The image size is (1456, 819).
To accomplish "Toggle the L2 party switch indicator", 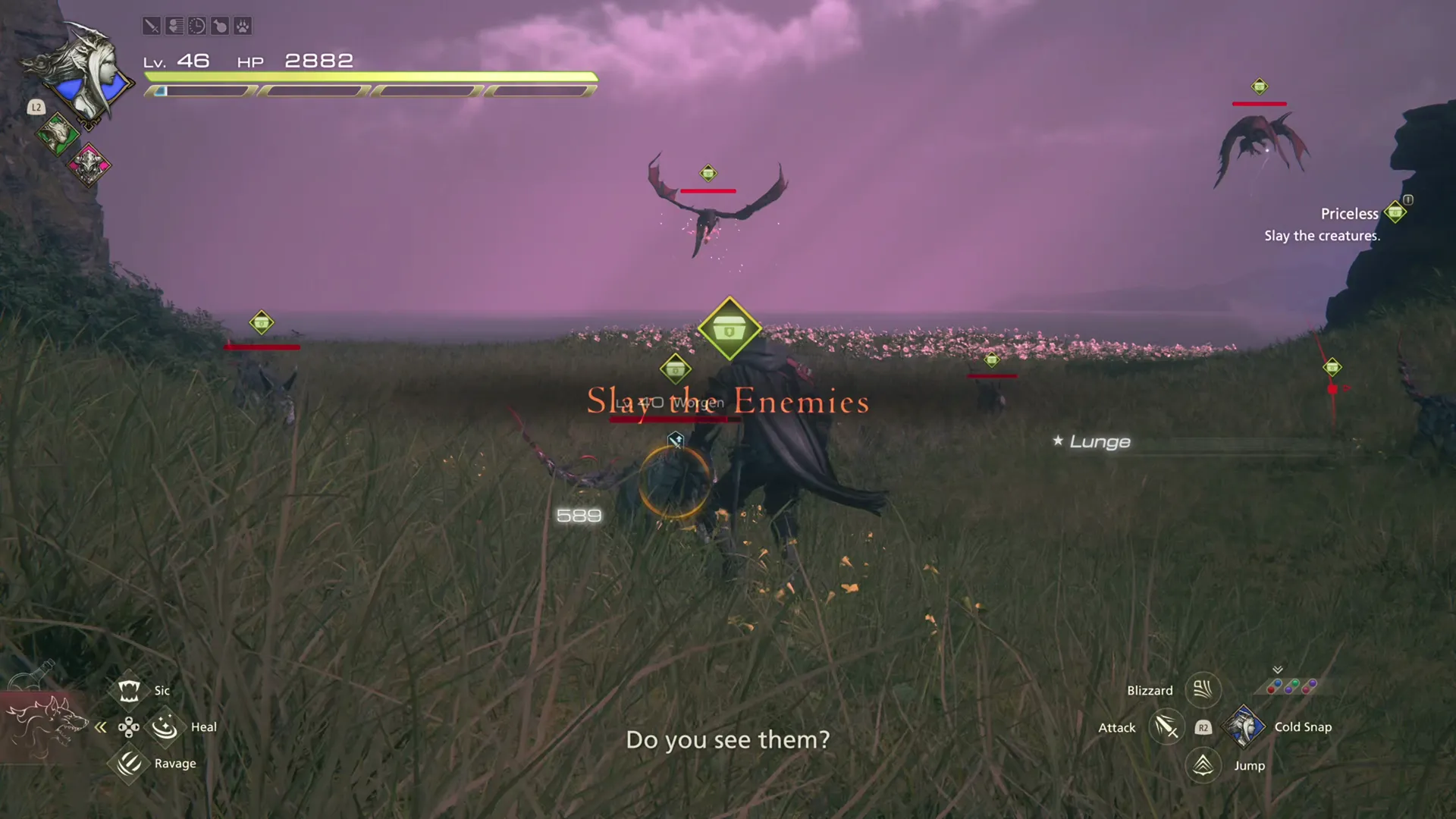I will click(x=35, y=107).
